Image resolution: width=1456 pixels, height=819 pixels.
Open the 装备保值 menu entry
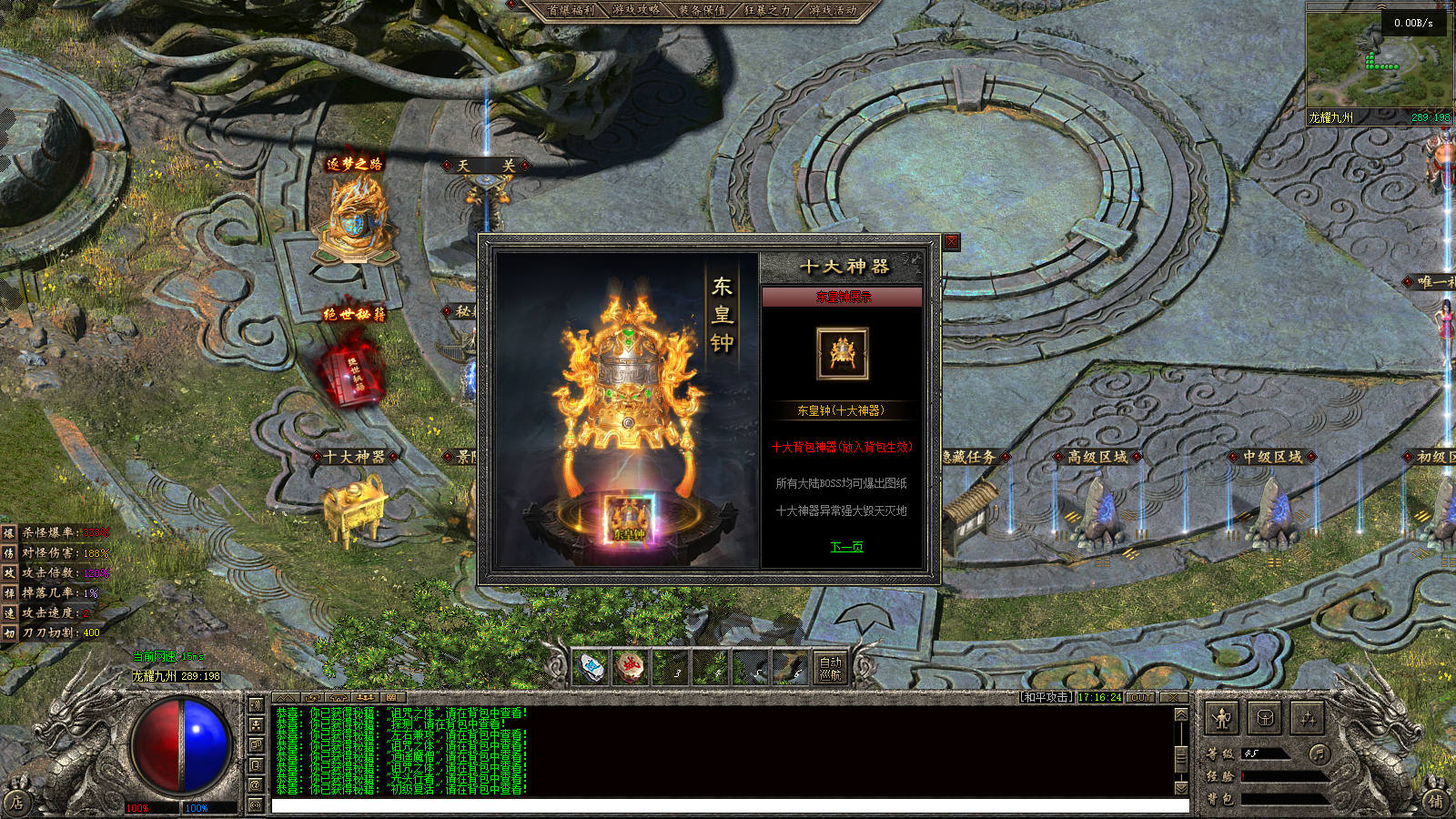click(x=702, y=10)
